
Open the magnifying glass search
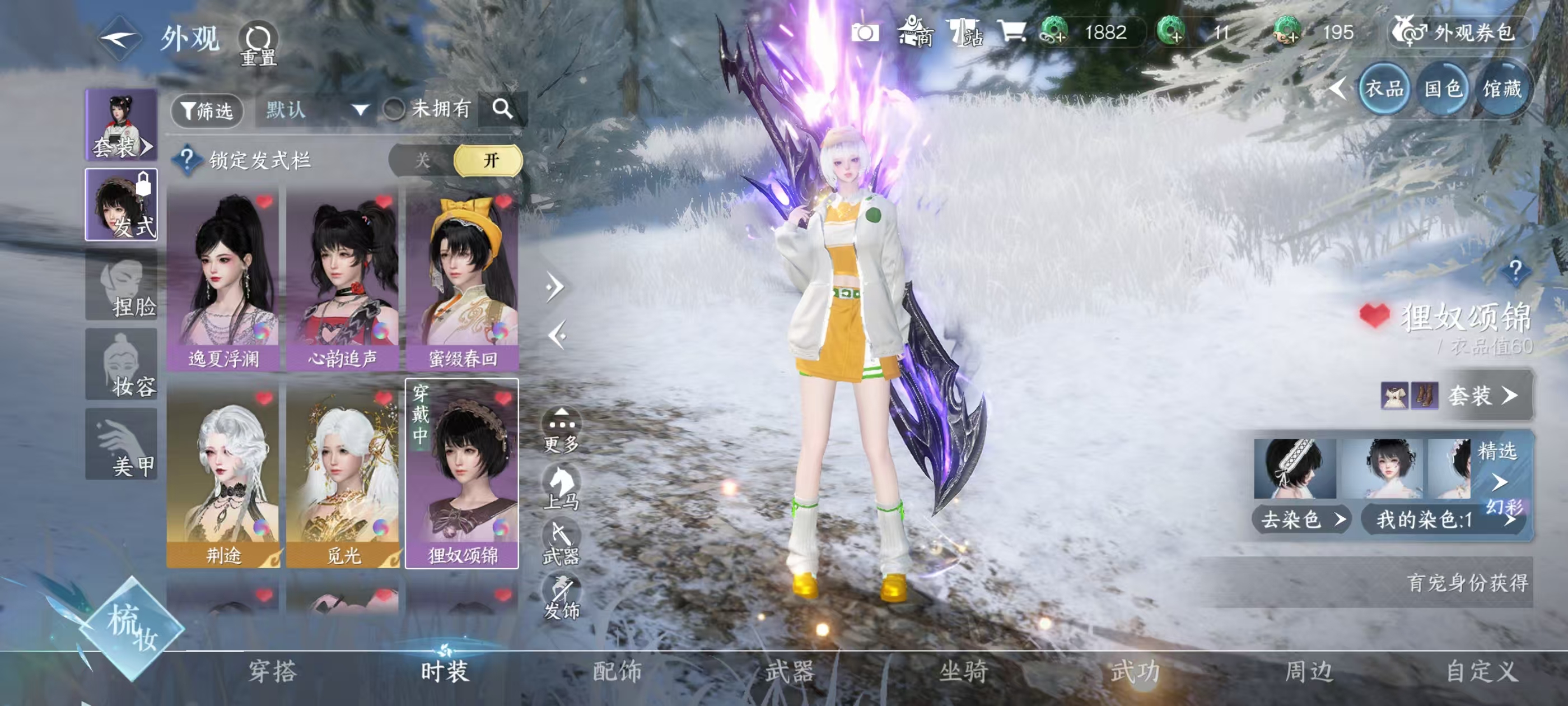[502, 110]
